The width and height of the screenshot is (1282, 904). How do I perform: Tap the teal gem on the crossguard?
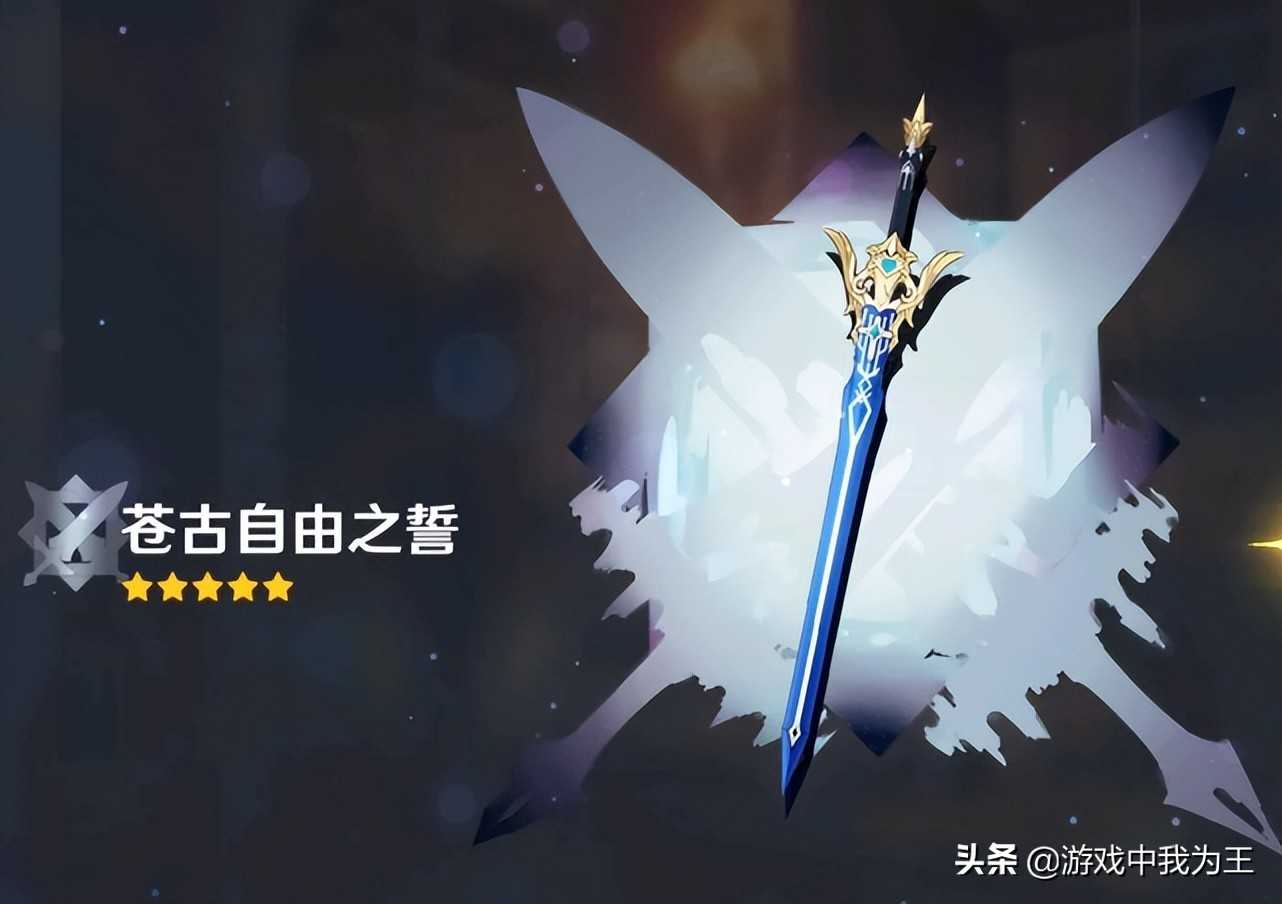(890, 262)
